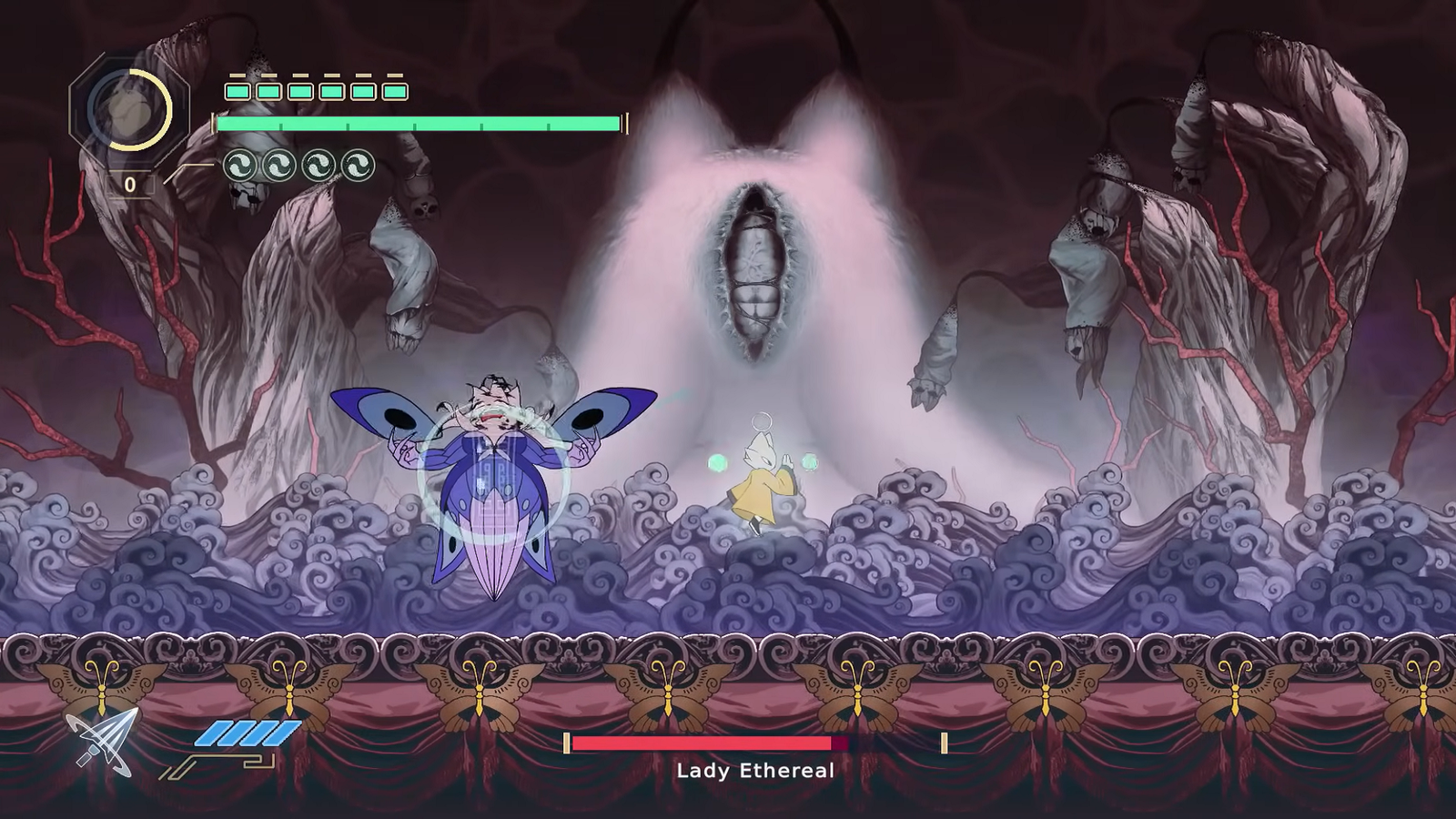The image size is (1456, 819).
Task: Click the cocoon inside the giant cat silhouette
Action: tap(755, 273)
